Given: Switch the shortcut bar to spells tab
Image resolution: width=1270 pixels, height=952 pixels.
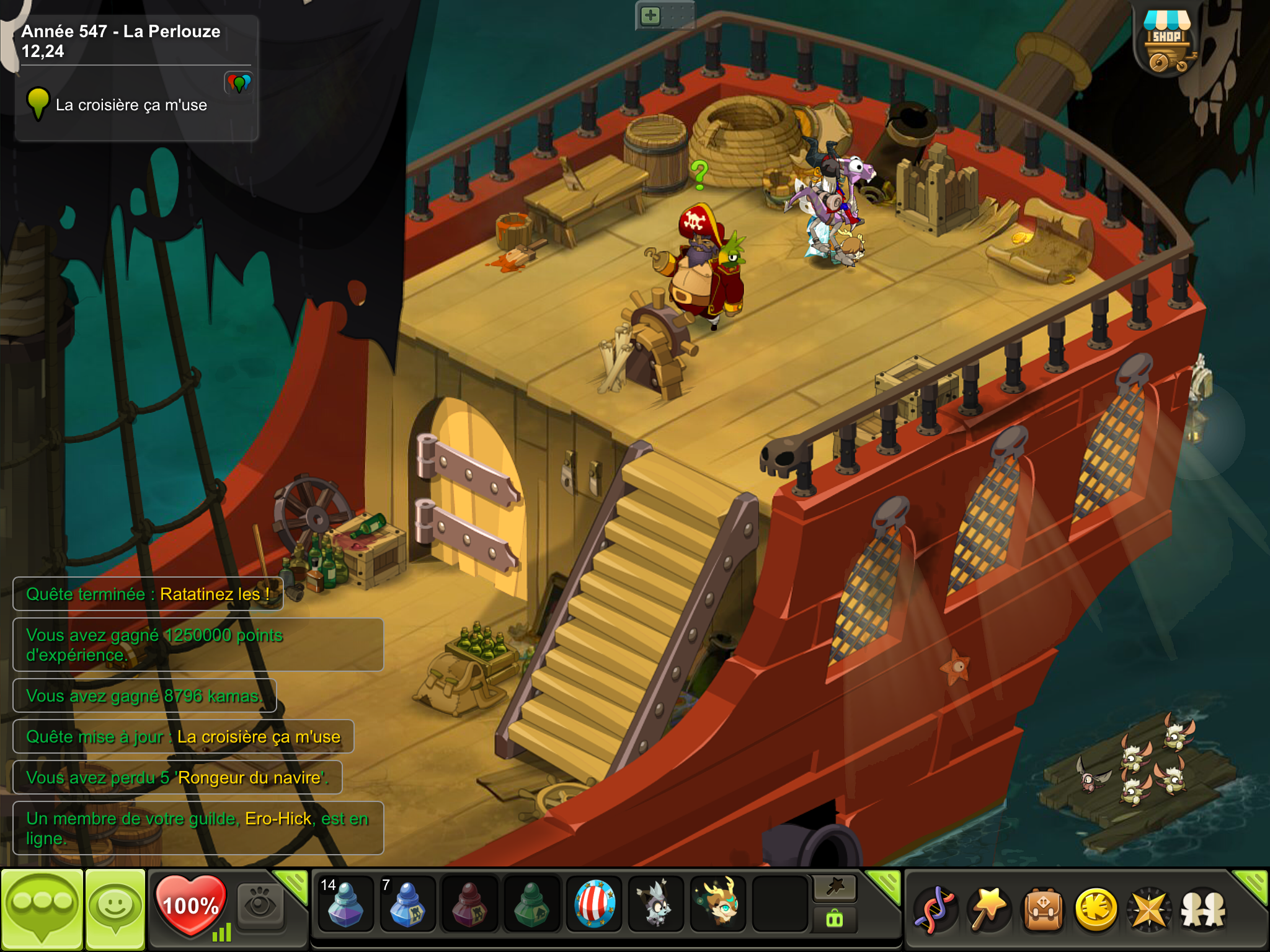Looking at the screenshot, I should click(x=835, y=888).
